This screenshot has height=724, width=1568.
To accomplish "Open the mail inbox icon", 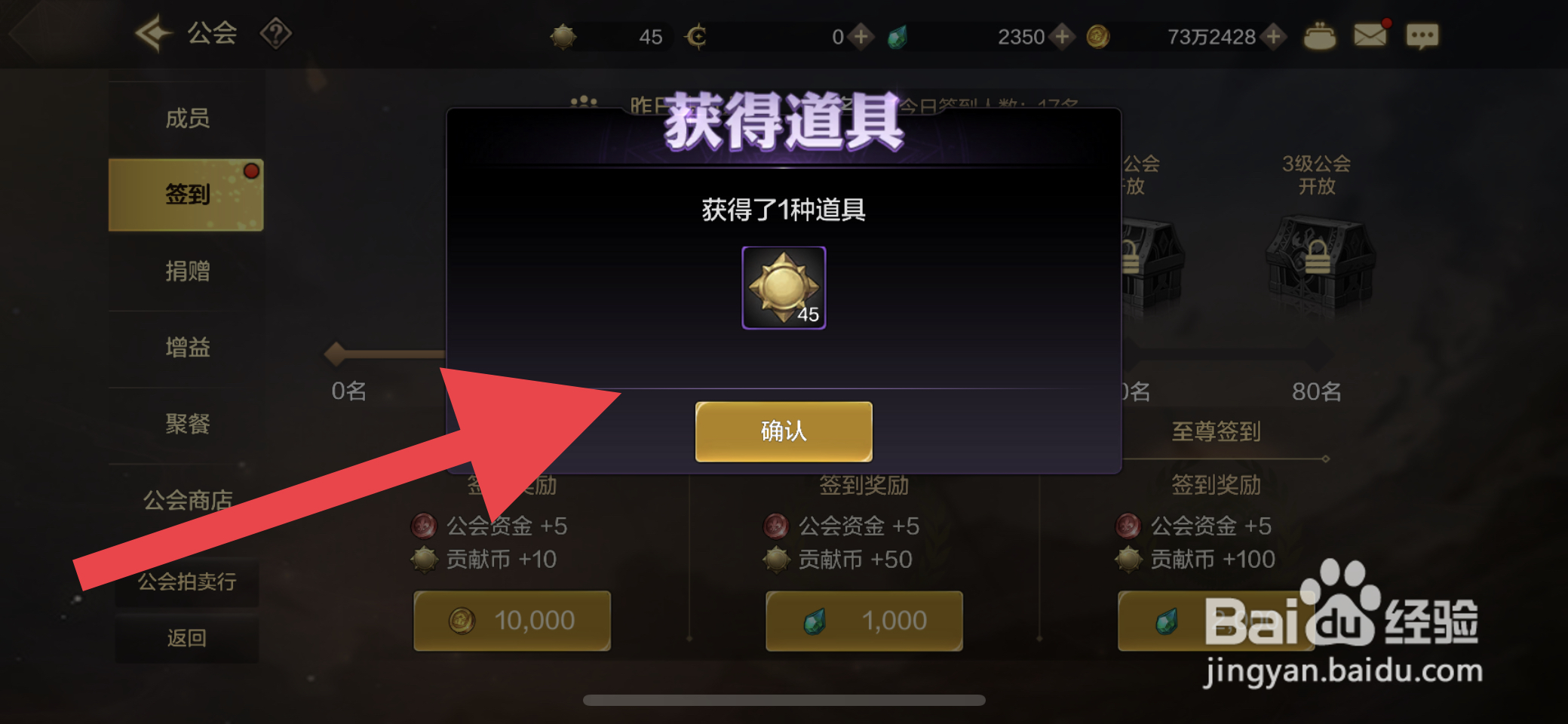I will [x=1370, y=34].
